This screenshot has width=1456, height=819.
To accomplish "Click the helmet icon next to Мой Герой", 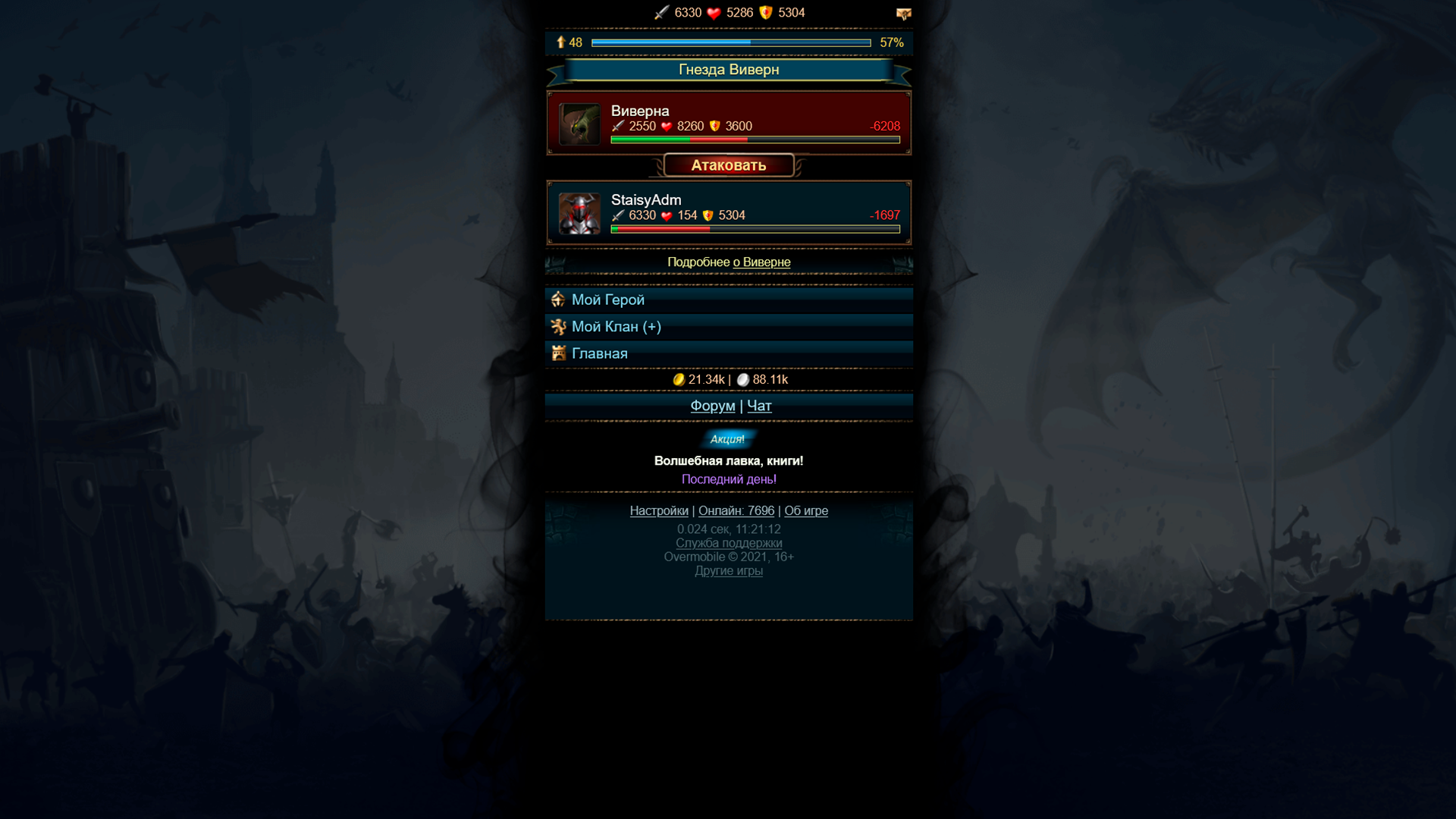I will pos(560,300).
